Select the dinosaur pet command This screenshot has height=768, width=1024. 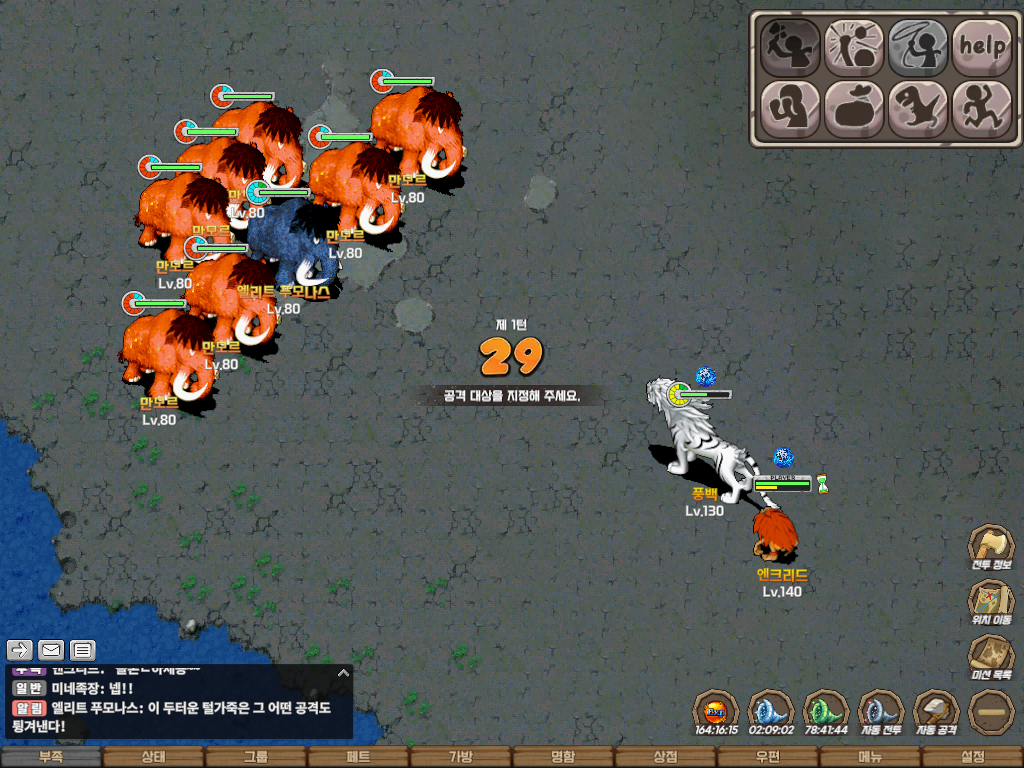918,108
